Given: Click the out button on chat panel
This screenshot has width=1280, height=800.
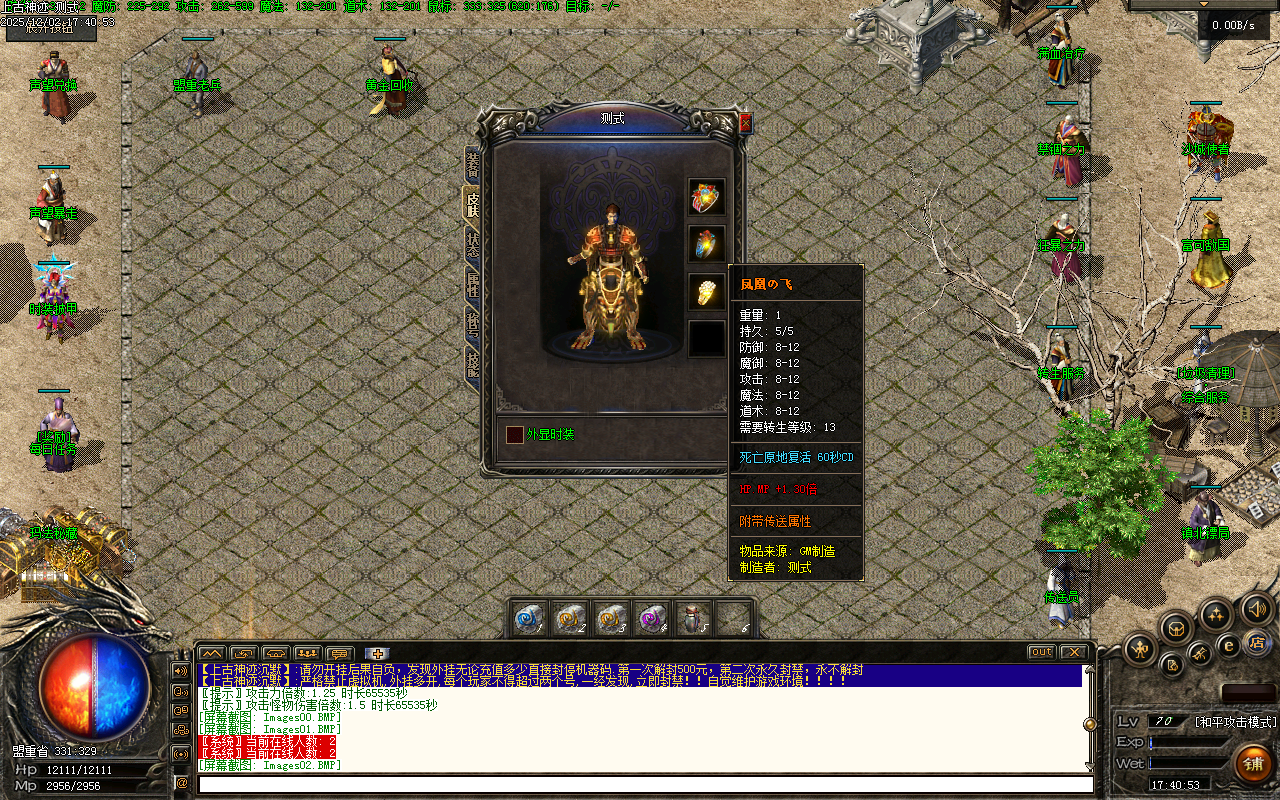Looking at the screenshot, I should [x=1042, y=652].
